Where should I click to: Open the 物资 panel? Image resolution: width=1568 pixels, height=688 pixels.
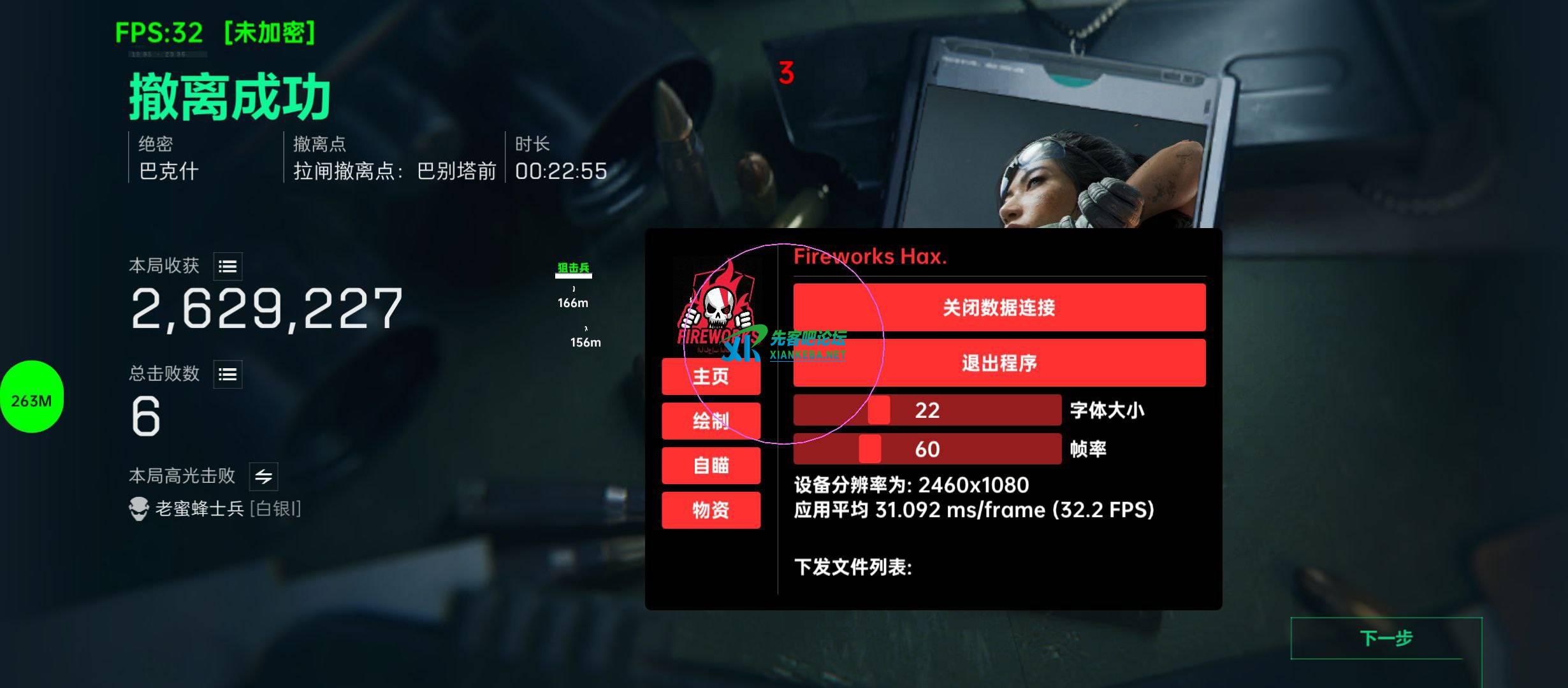pos(711,510)
